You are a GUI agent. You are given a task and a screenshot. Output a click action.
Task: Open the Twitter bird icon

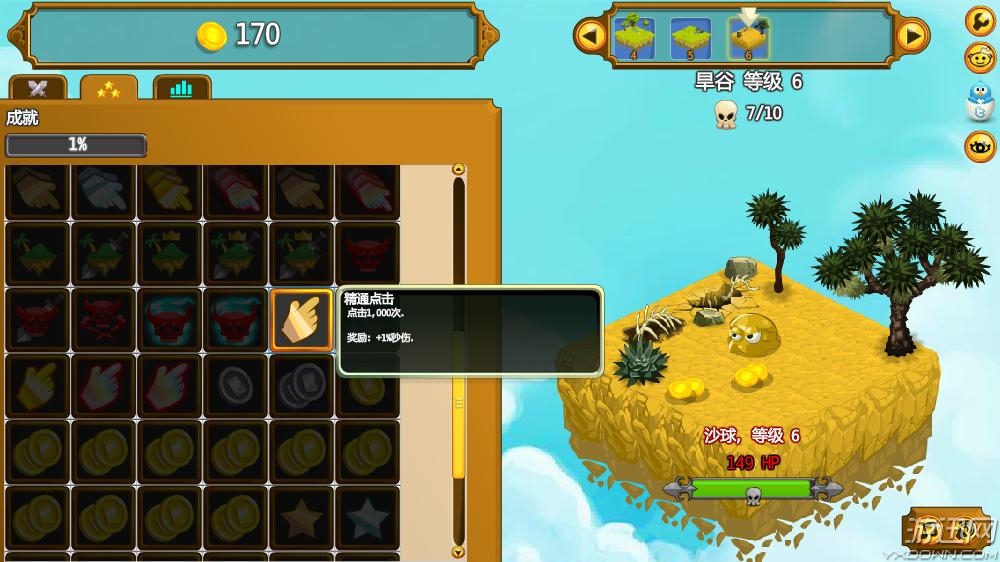980,101
